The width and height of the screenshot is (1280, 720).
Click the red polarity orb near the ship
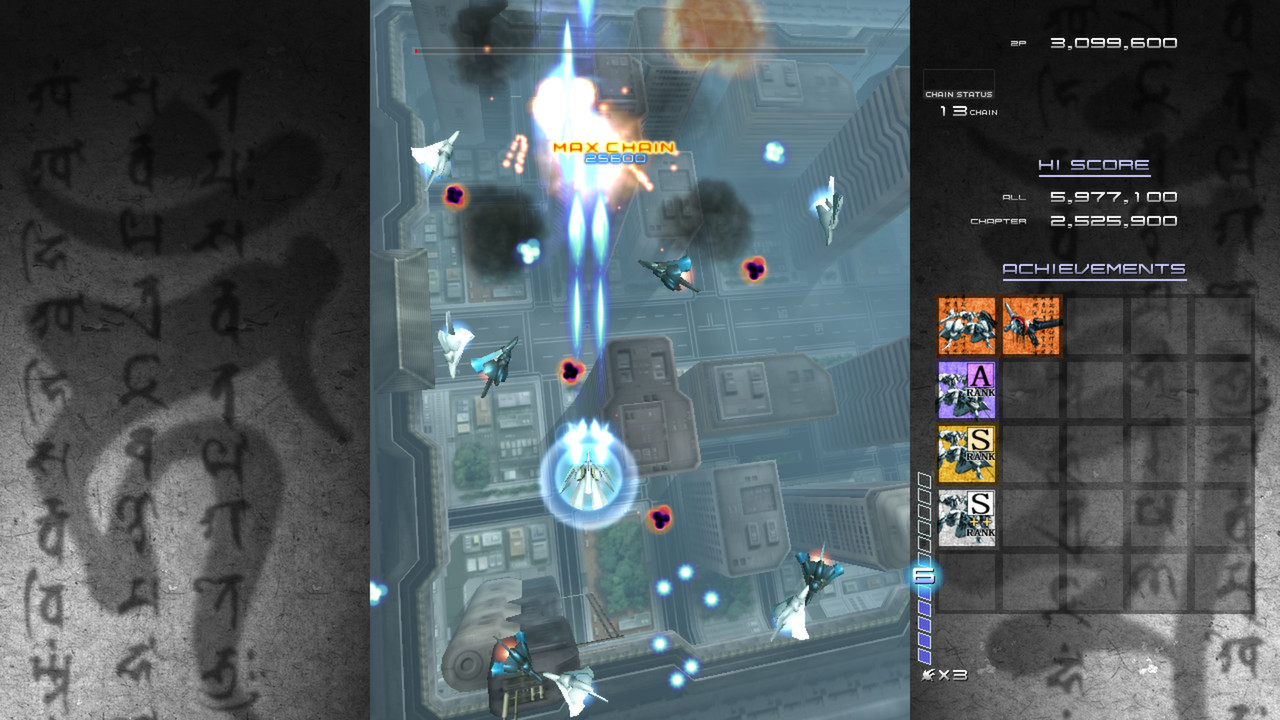pos(660,519)
